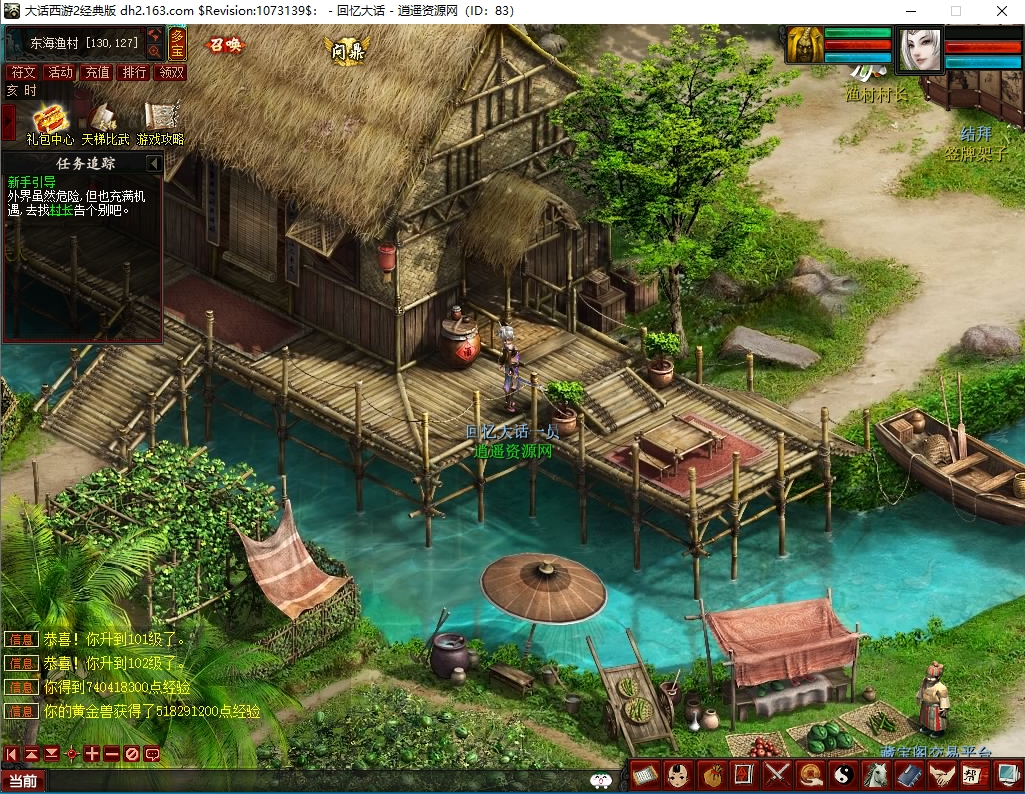Open the money bag inventory icon

pos(711,774)
